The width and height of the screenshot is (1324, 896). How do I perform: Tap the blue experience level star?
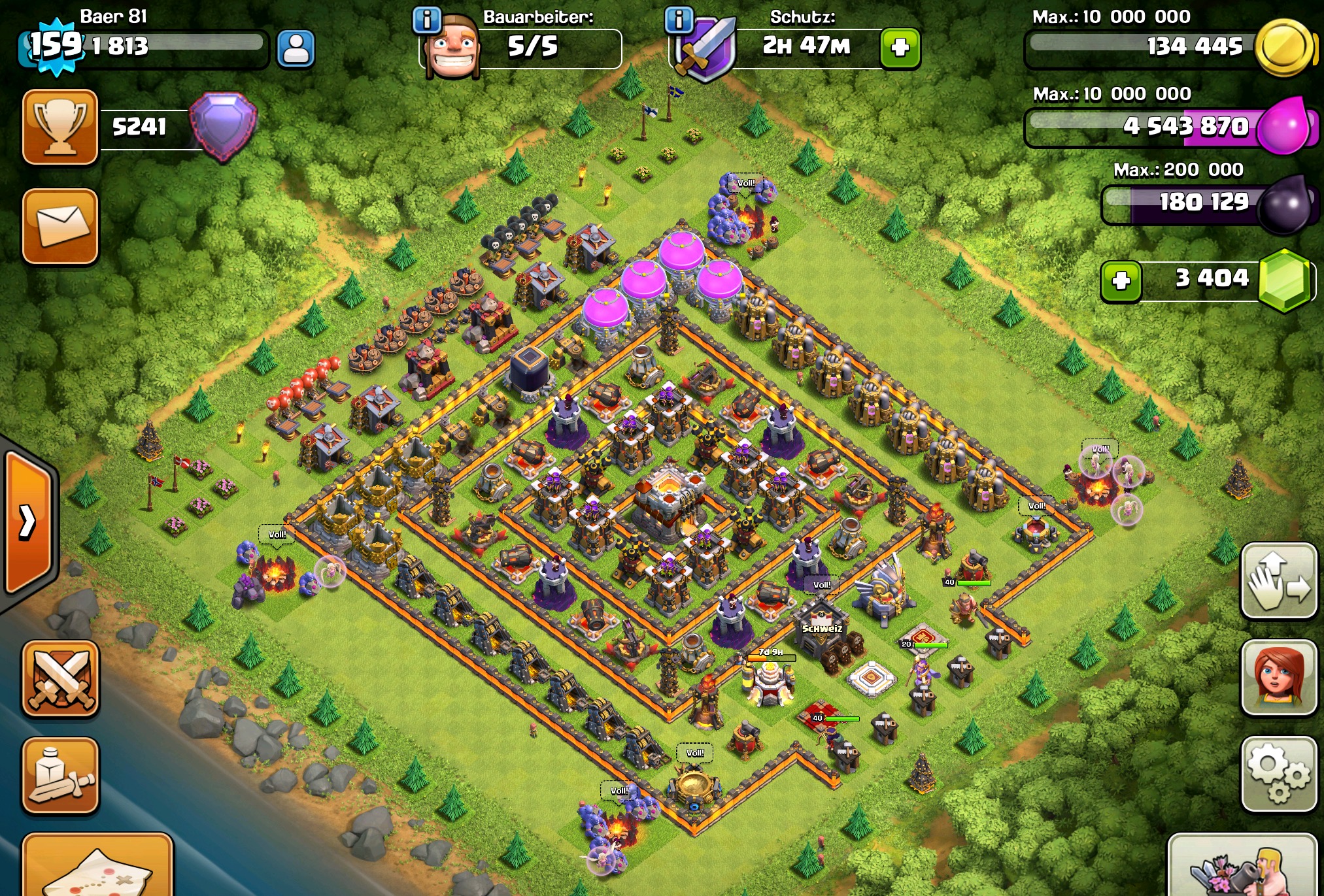click(56, 46)
